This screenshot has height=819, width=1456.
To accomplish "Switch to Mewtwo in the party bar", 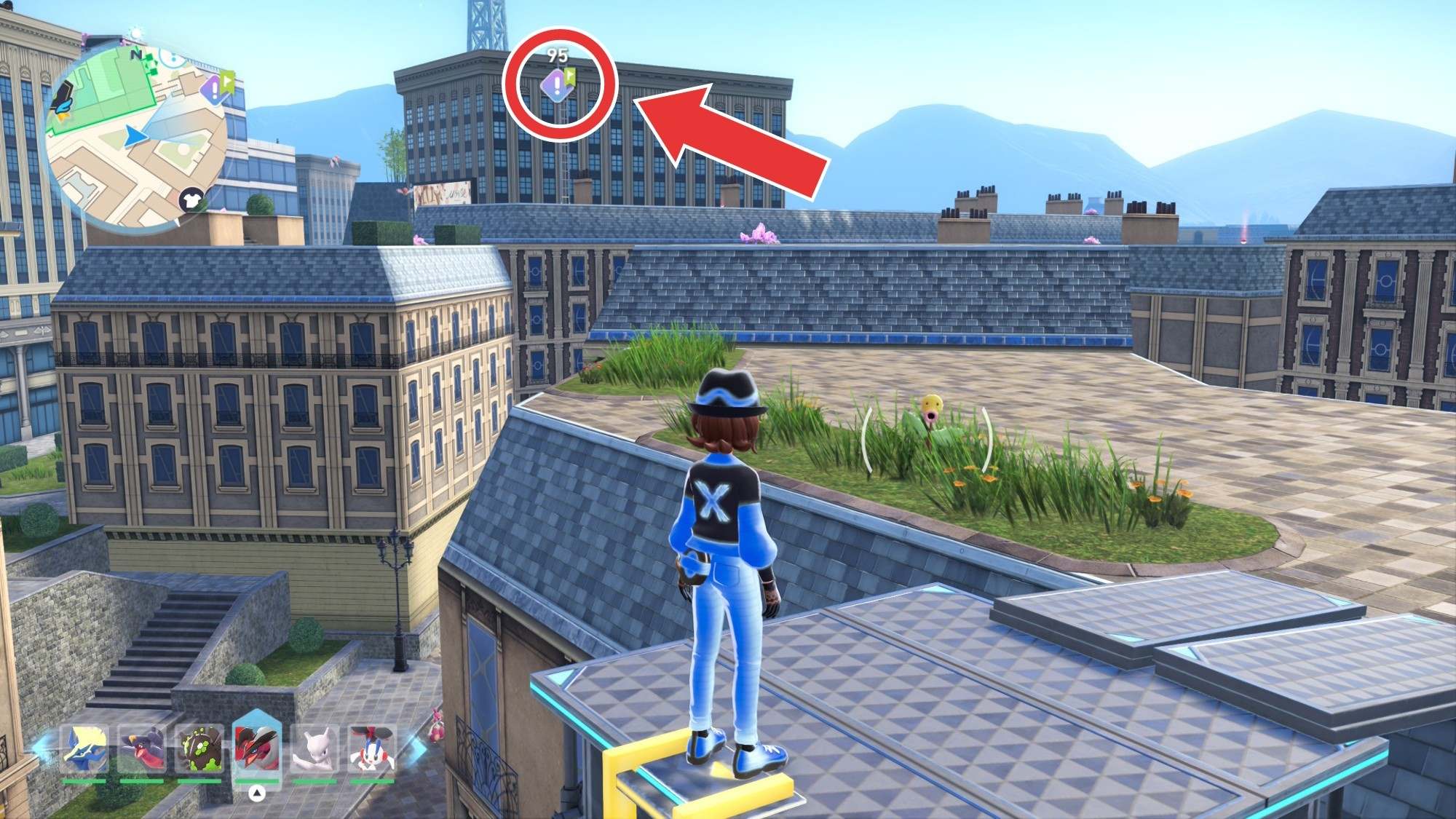I will (x=314, y=750).
